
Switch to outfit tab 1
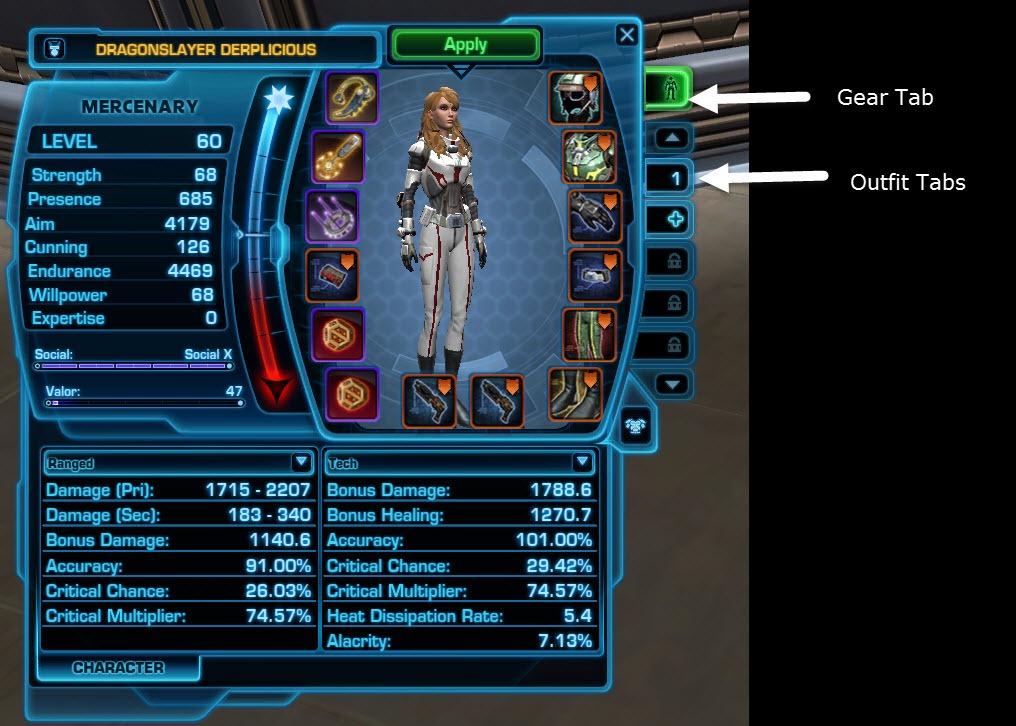pos(675,179)
